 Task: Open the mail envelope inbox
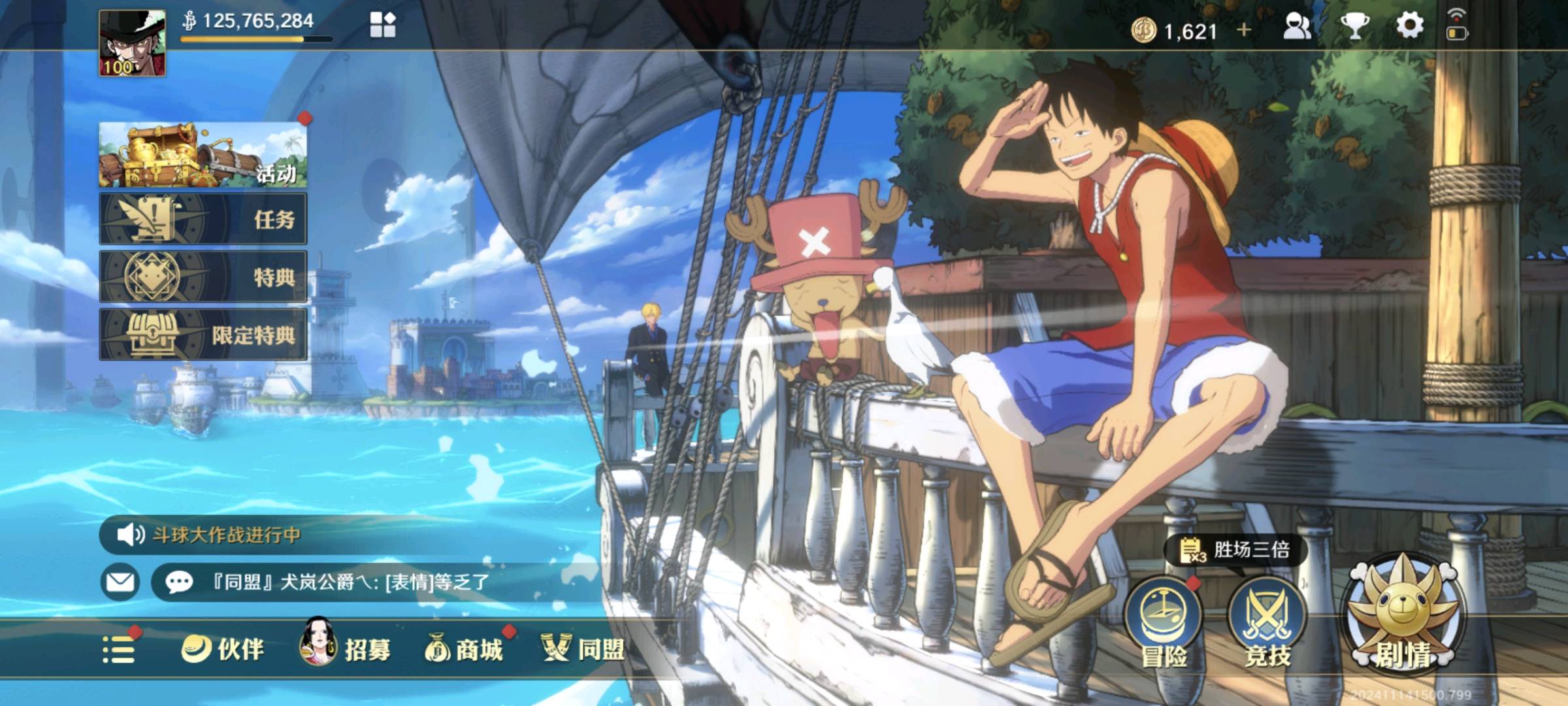[120, 581]
